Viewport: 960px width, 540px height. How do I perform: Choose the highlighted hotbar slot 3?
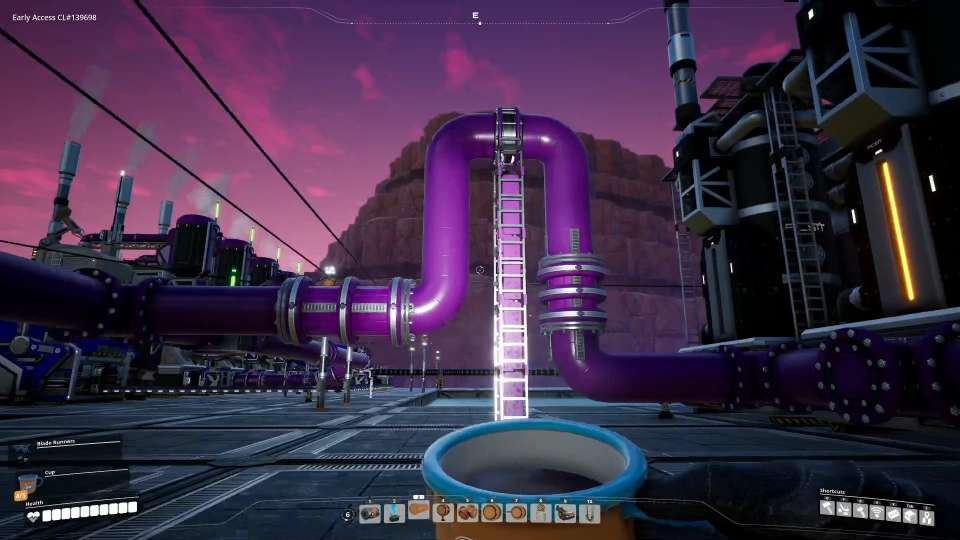click(x=419, y=511)
